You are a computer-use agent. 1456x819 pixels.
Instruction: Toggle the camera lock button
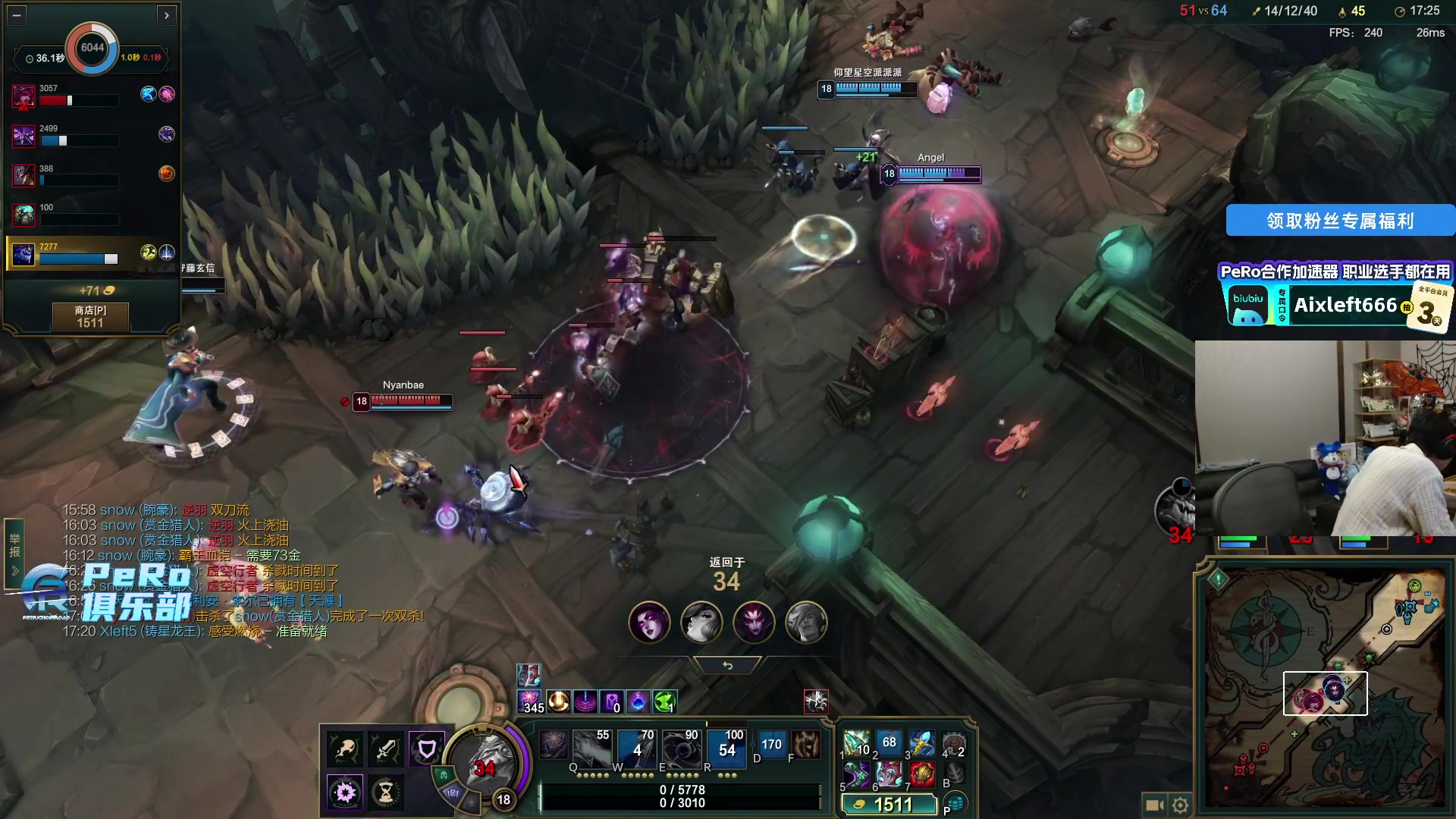[x=1154, y=805]
